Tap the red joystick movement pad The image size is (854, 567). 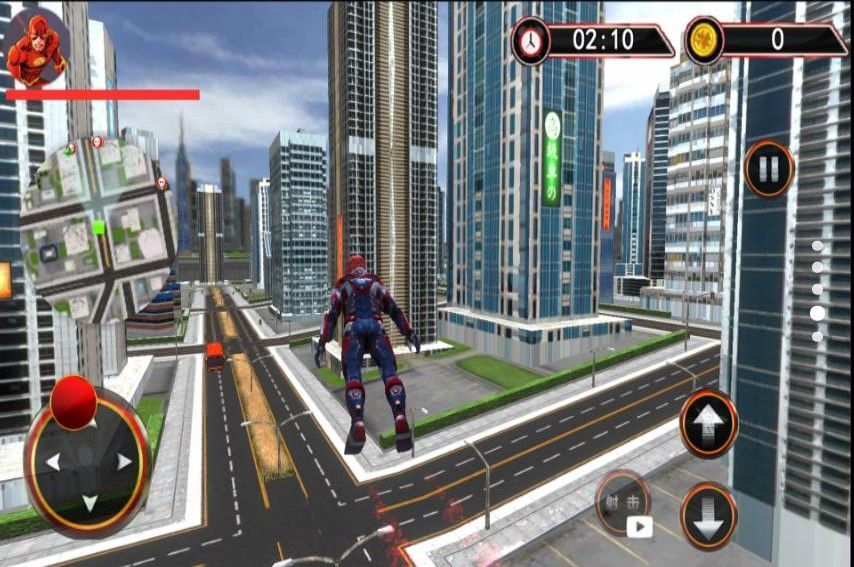88,459
